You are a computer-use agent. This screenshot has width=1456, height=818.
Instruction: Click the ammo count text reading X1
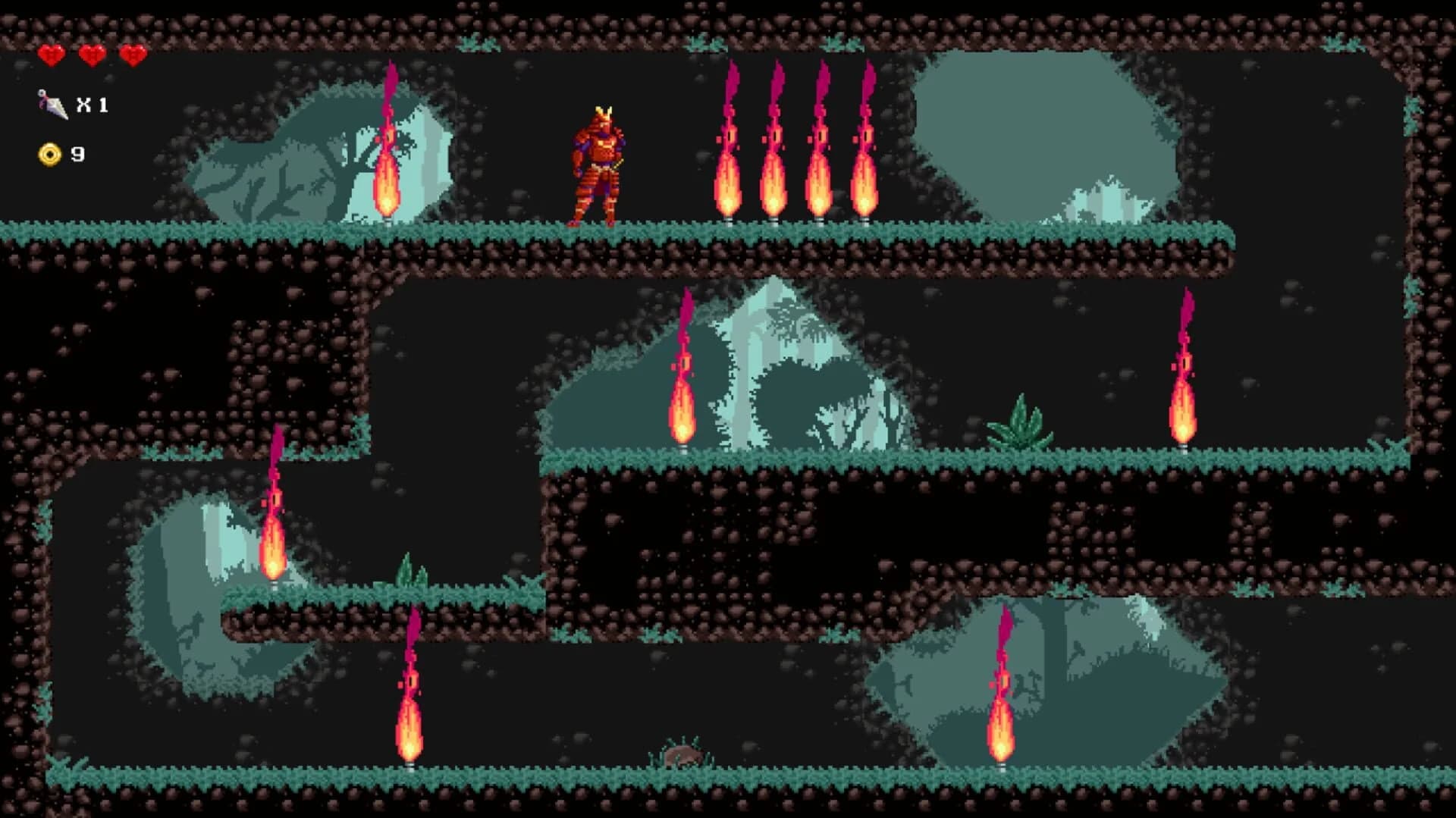(x=93, y=104)
